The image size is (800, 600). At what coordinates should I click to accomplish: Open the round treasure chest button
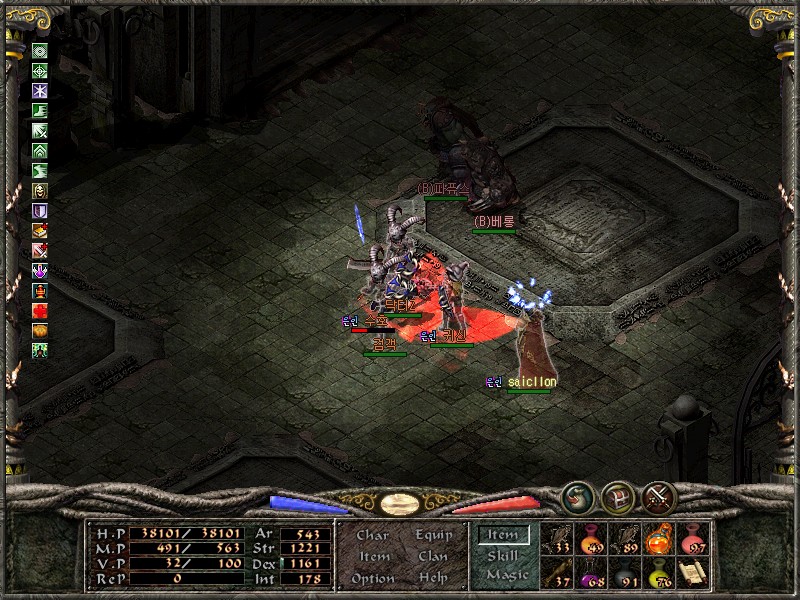(618, 497)
